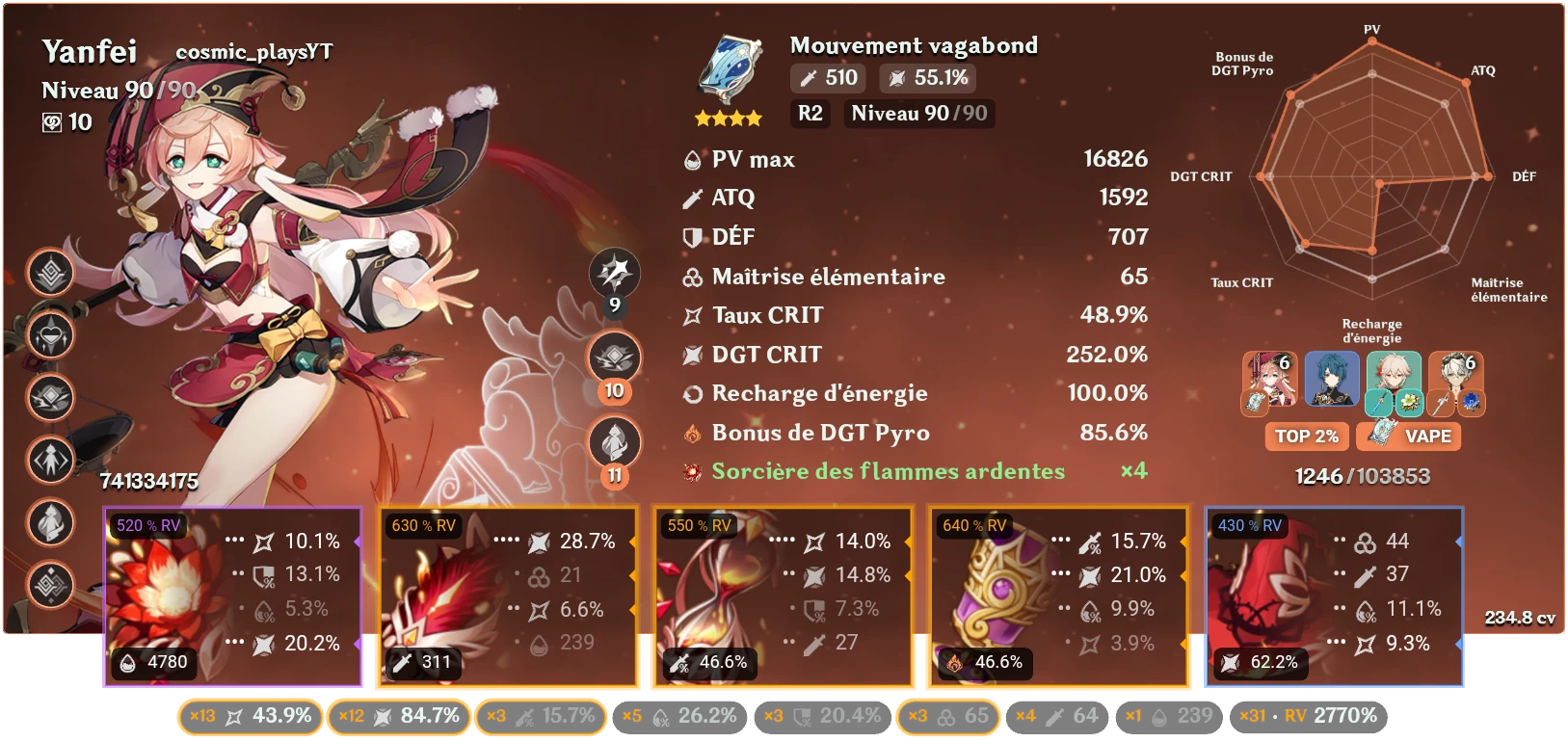Click the Normal Attack talent icon at level 9

(614, 273)
